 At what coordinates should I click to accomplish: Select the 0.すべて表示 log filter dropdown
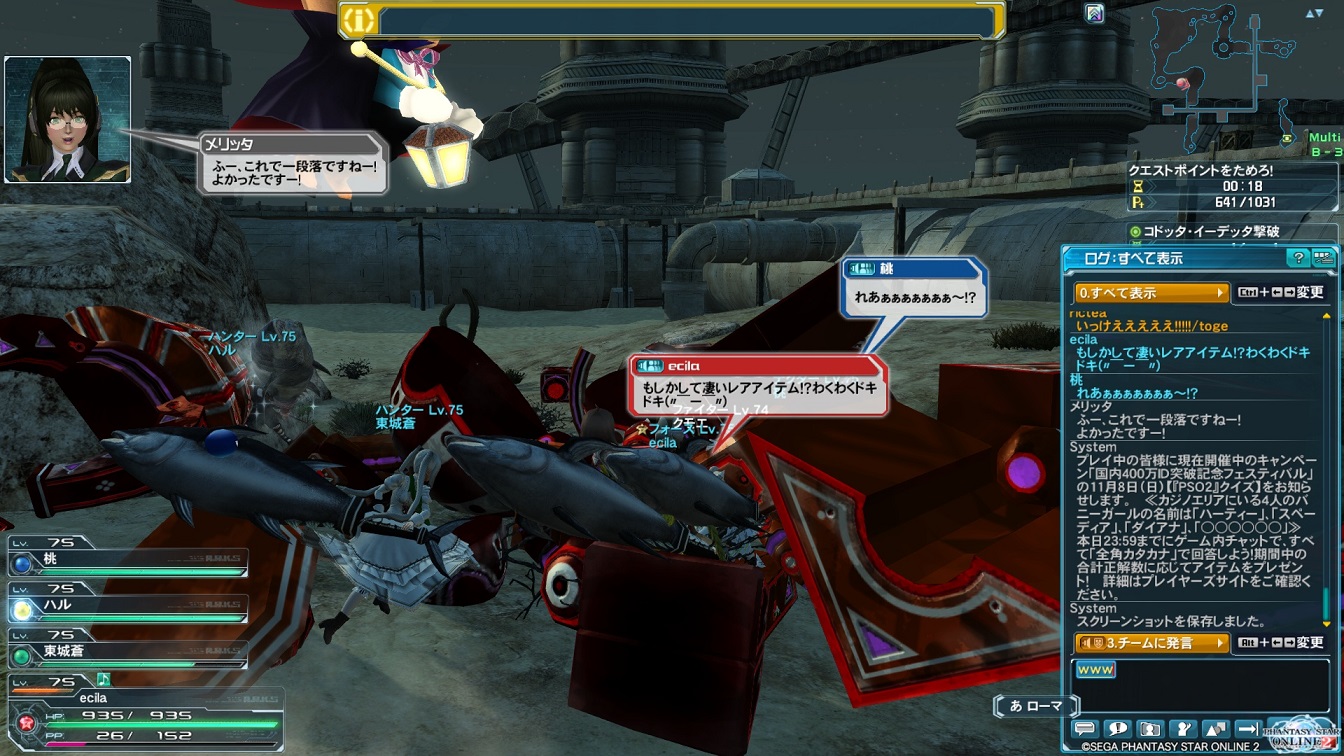click(x=1151, y=293)
